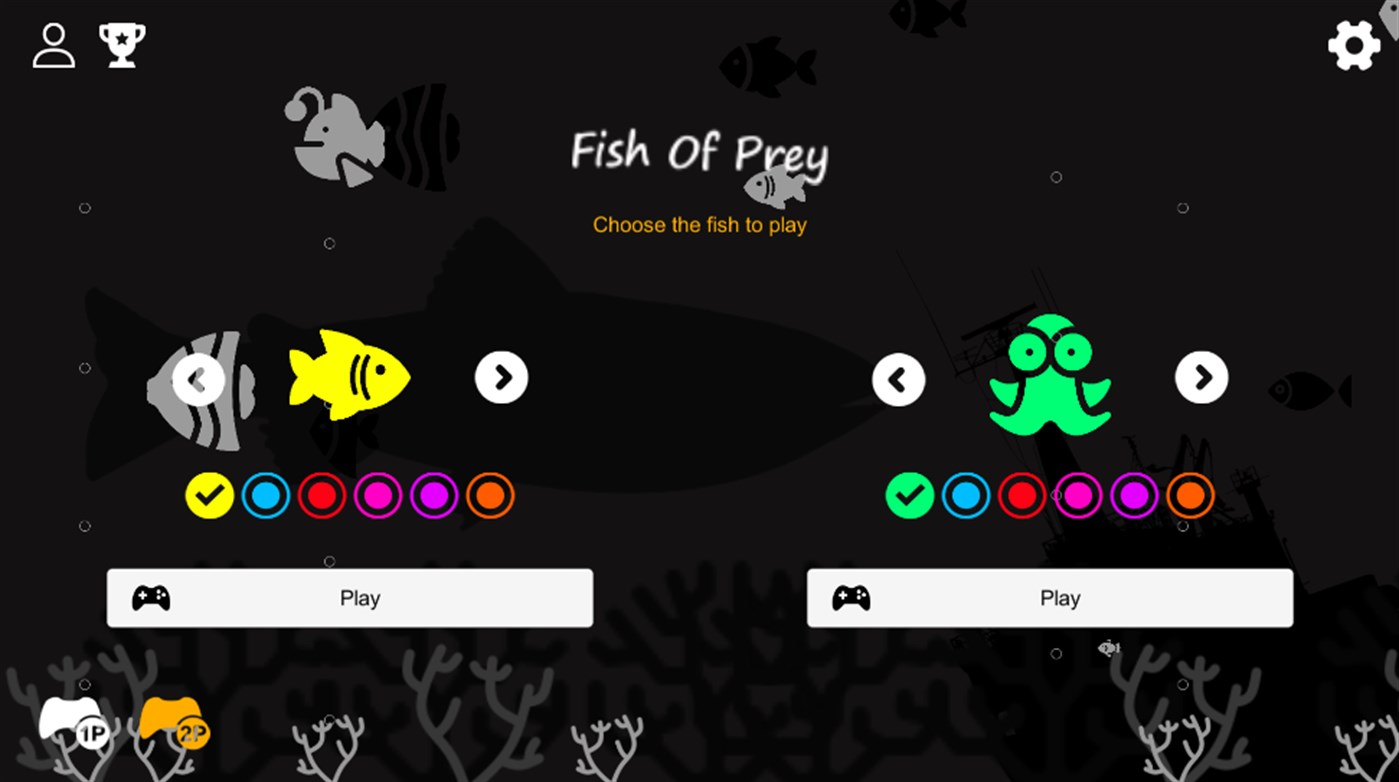The height and width of the screenshot is (782, 1399).
Task: Toggle Player 2's green color selection
Action: tap(909, 495)
